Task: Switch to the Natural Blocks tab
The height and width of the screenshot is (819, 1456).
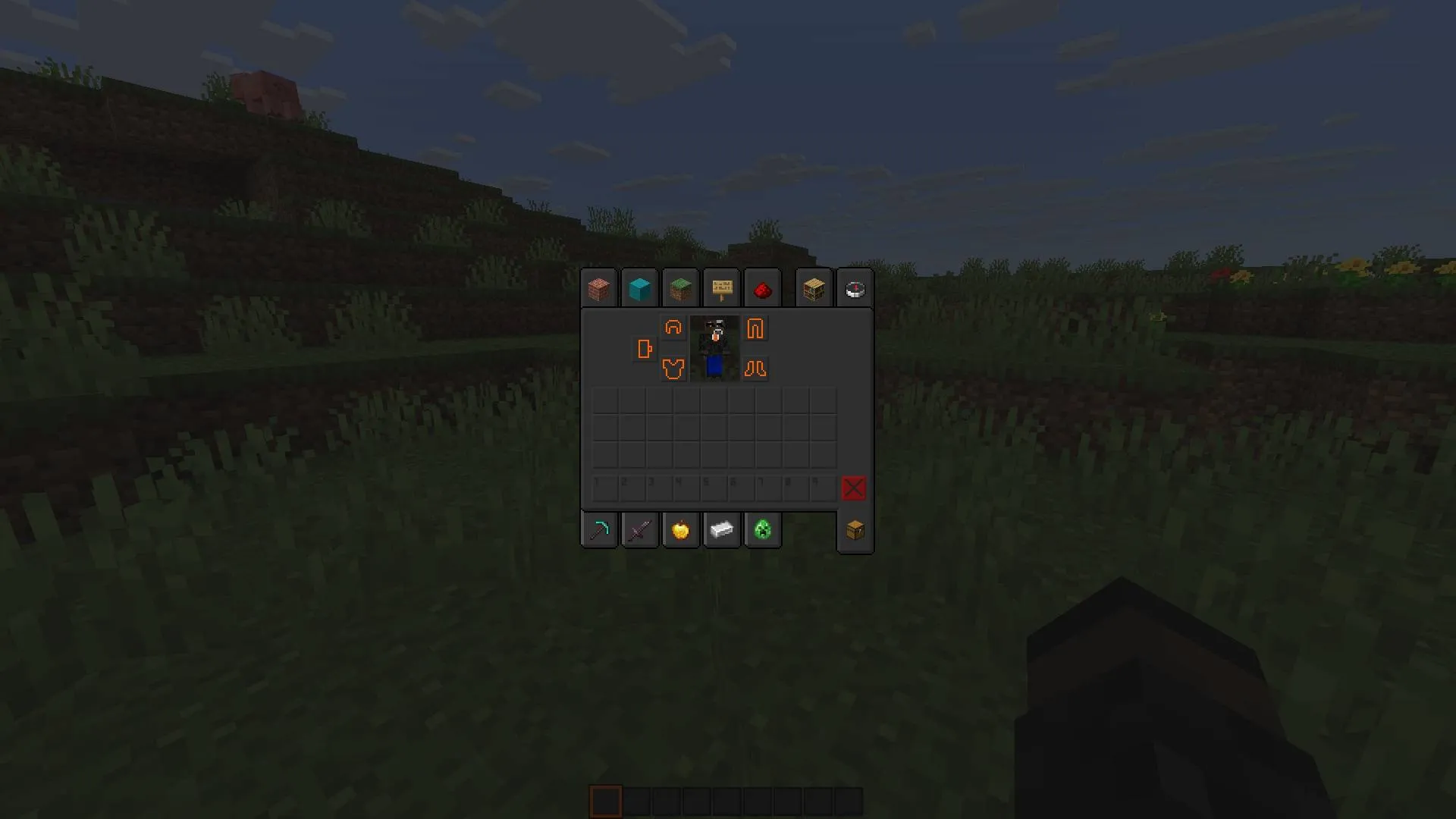Action: 680,288
